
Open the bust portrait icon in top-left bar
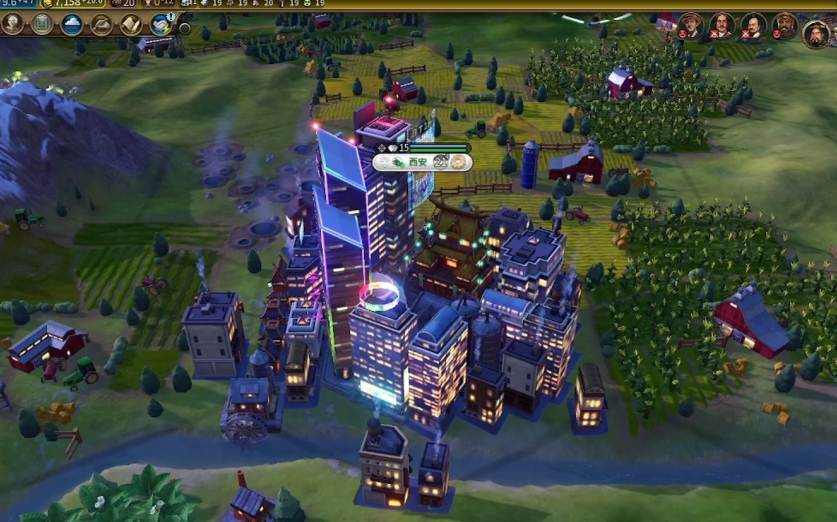pyautogui.click(x=12, y=23)
